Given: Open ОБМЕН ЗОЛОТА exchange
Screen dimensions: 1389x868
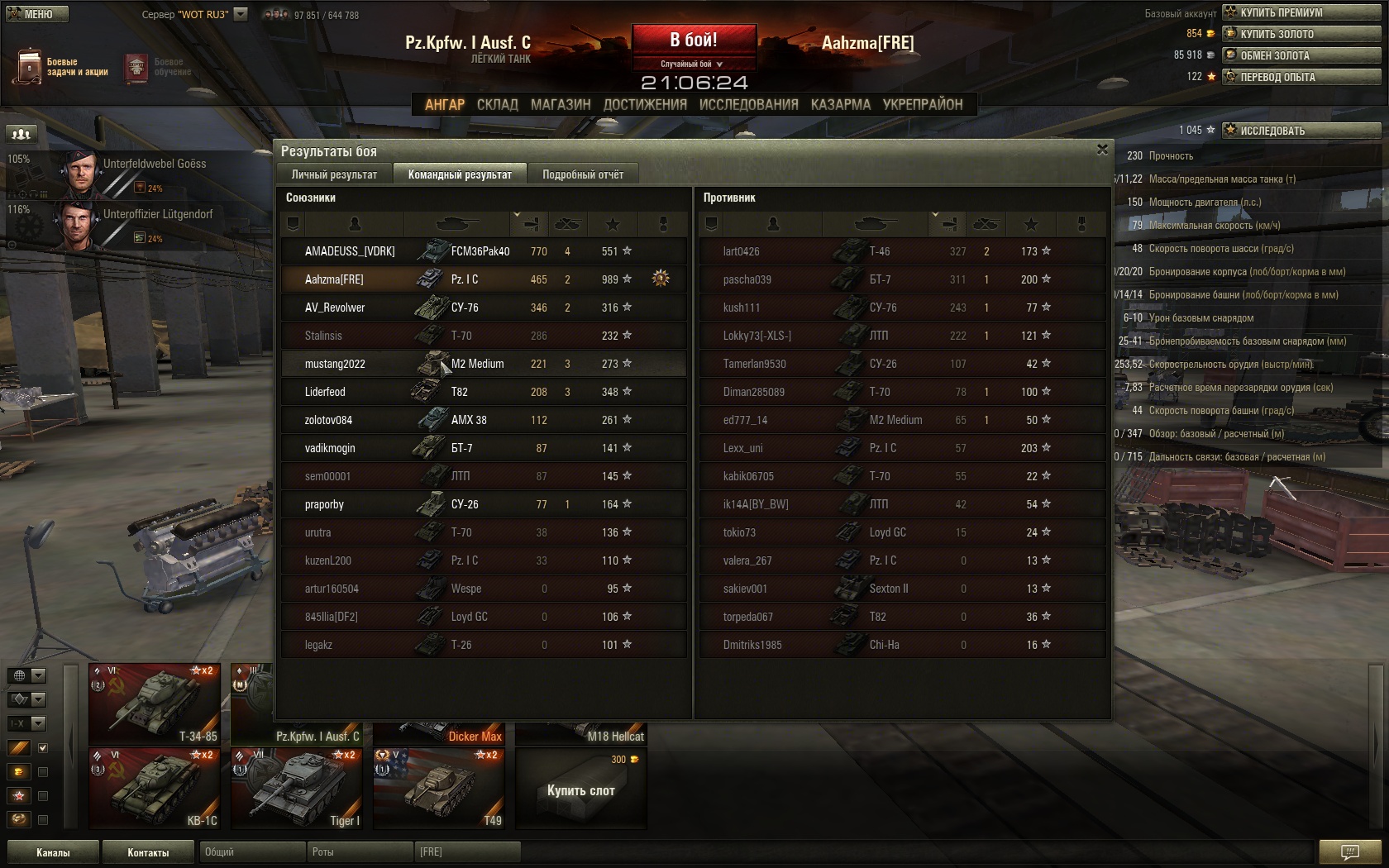Looking at the screenshot, I should pyautogui.click(x=1301, y=55).
